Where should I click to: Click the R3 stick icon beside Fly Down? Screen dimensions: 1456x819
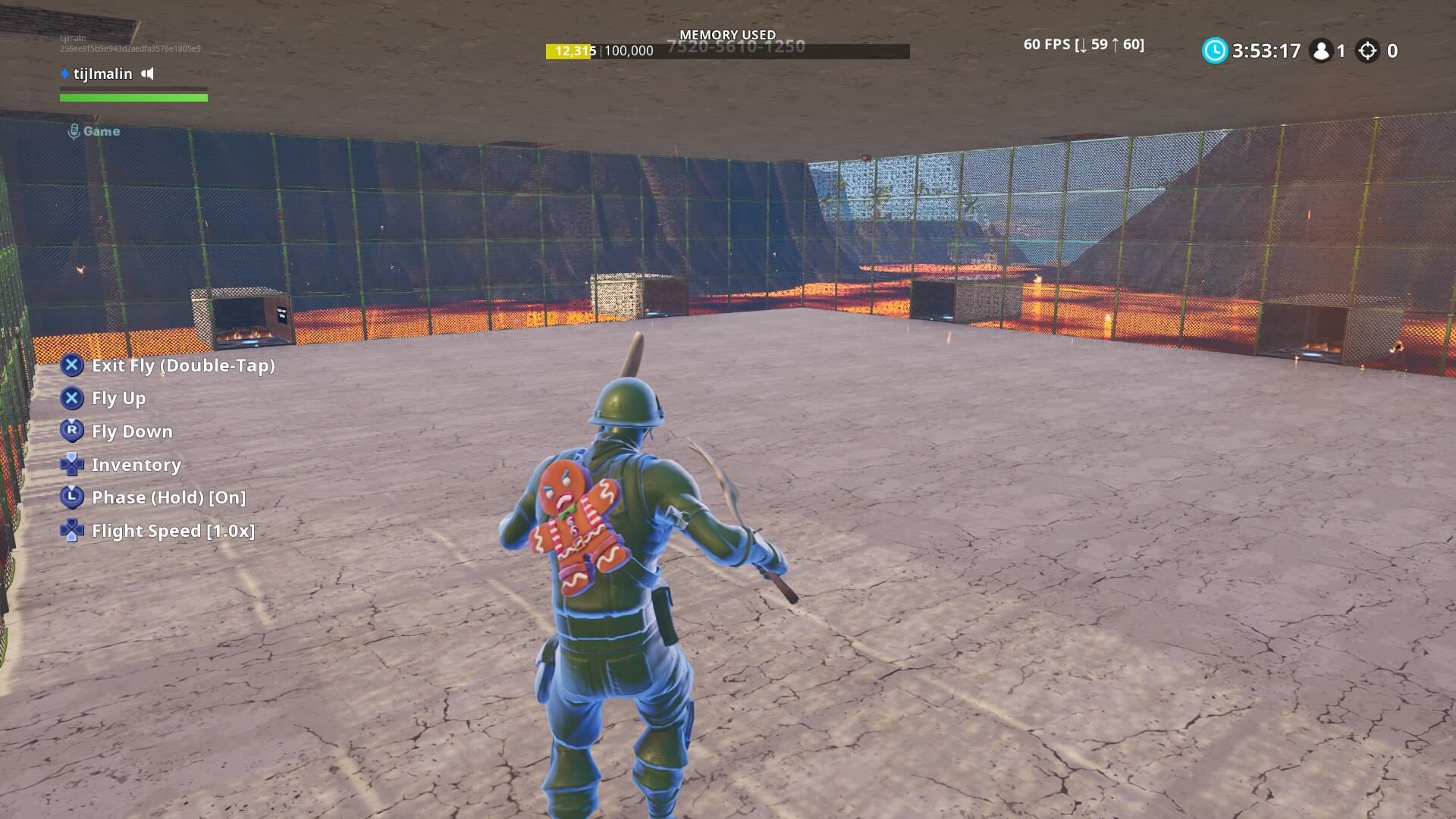click(x=72, y=431)
